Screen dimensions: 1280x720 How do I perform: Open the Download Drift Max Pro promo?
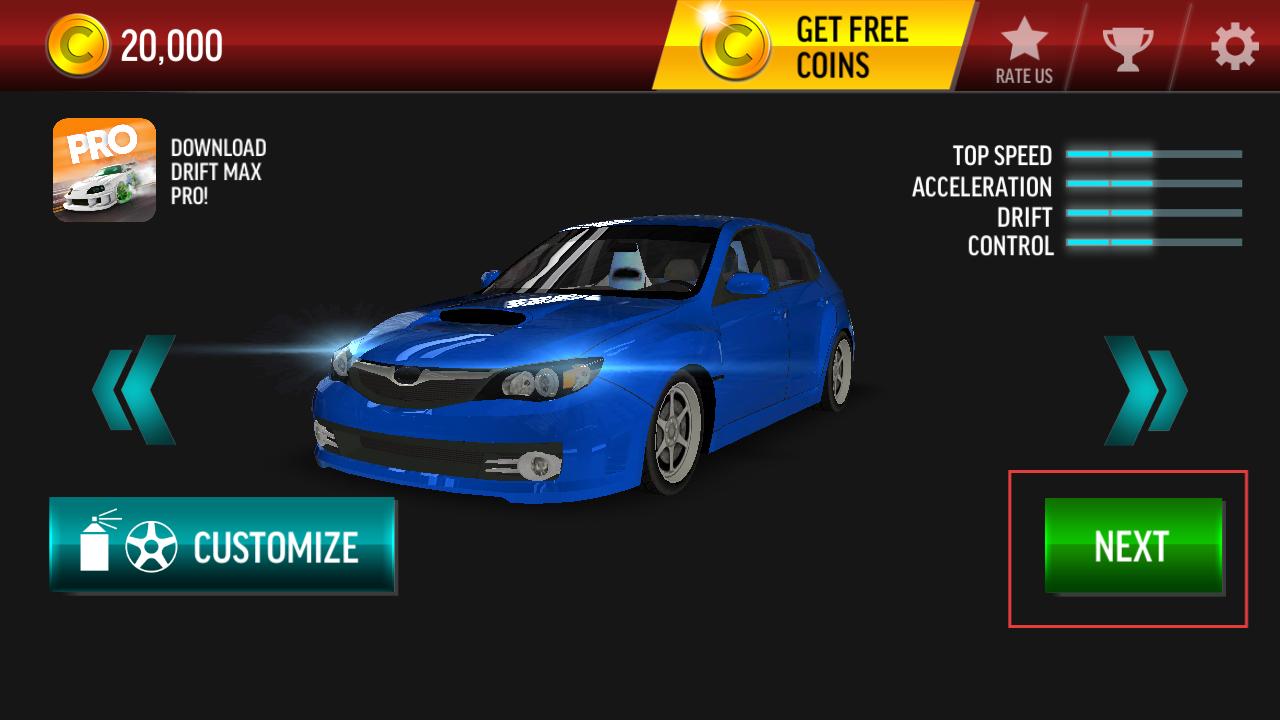105,170
